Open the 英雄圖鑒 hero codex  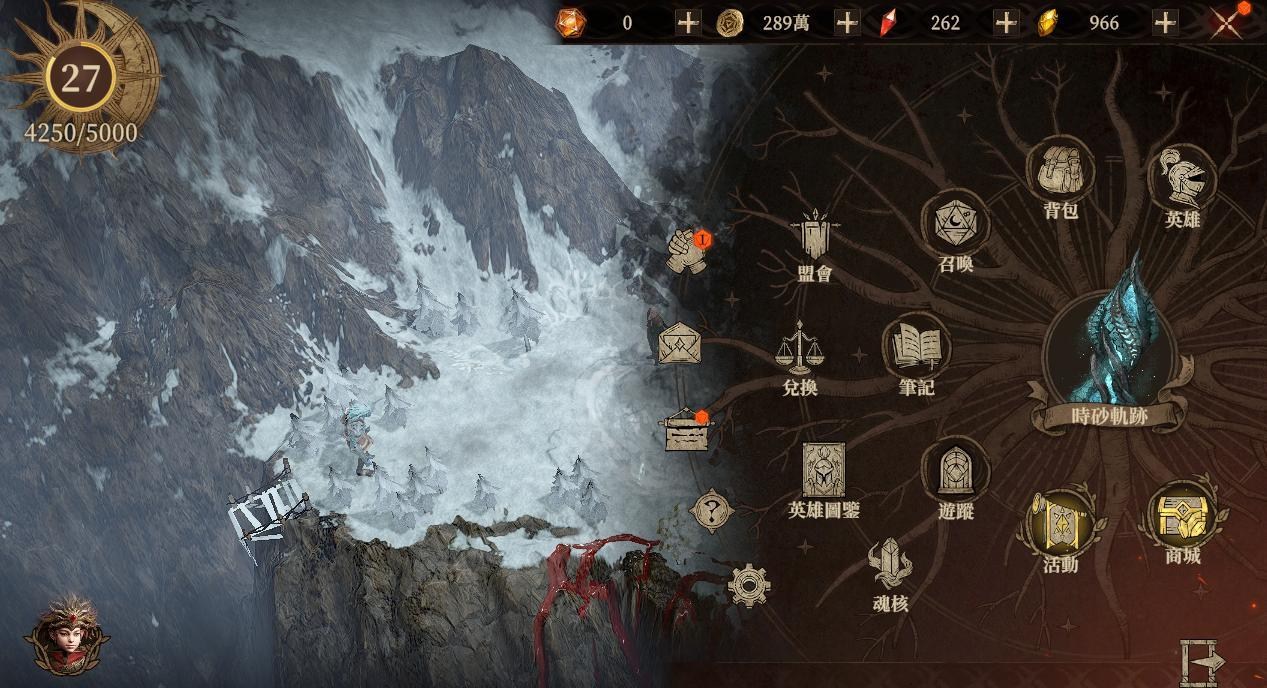(x=823, y=472)
